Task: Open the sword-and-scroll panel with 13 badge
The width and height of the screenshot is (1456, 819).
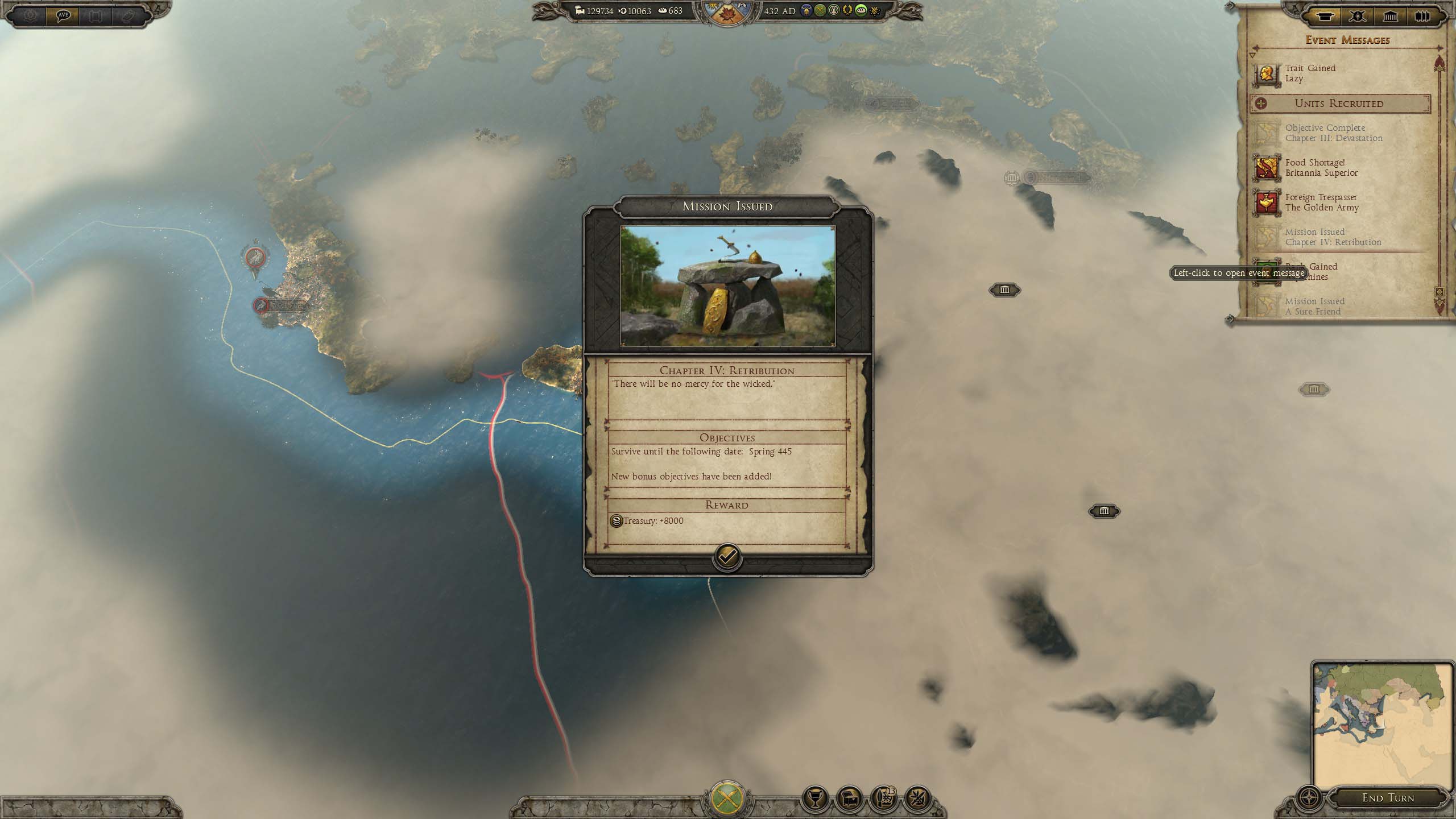Action: [883, 799]
